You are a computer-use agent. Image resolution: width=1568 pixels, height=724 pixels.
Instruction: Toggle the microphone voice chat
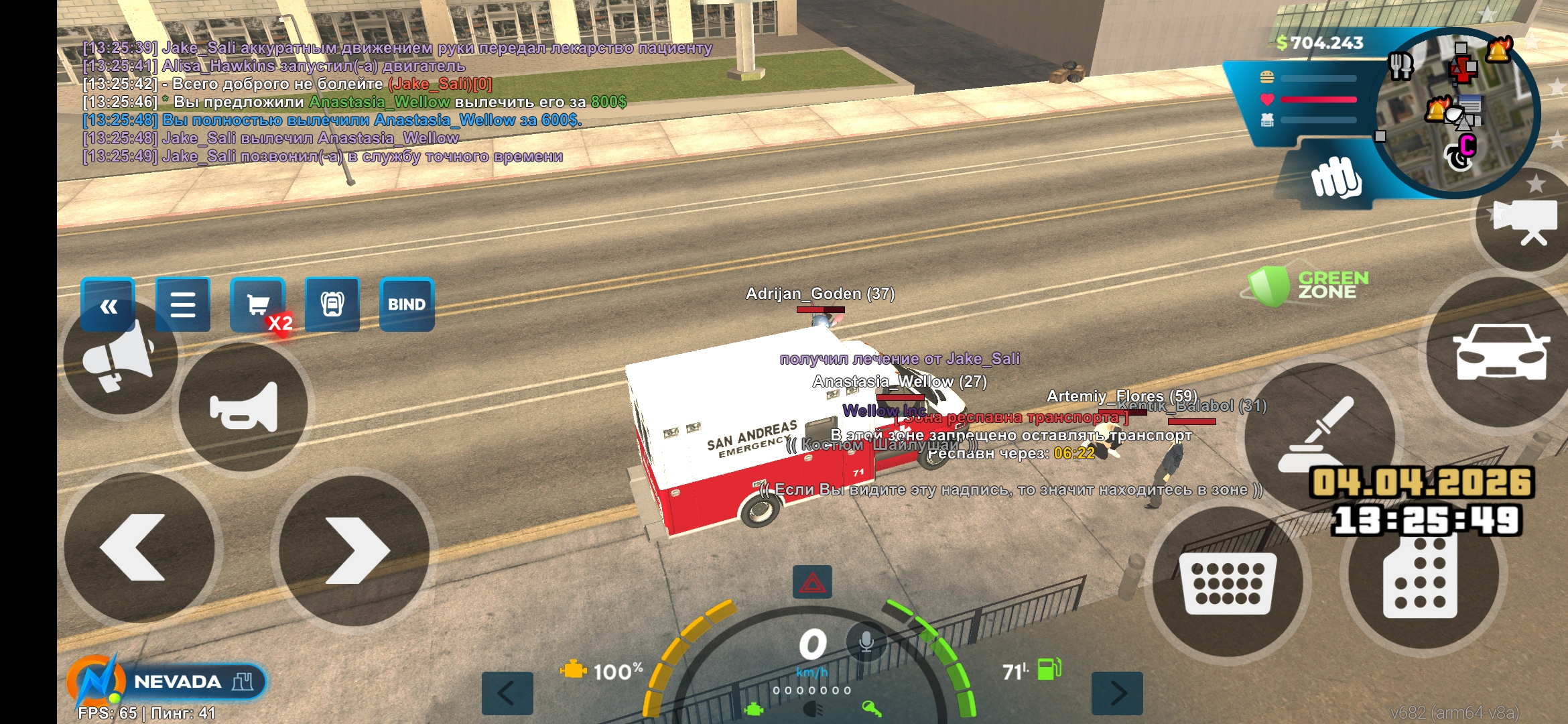click(866, 642)
